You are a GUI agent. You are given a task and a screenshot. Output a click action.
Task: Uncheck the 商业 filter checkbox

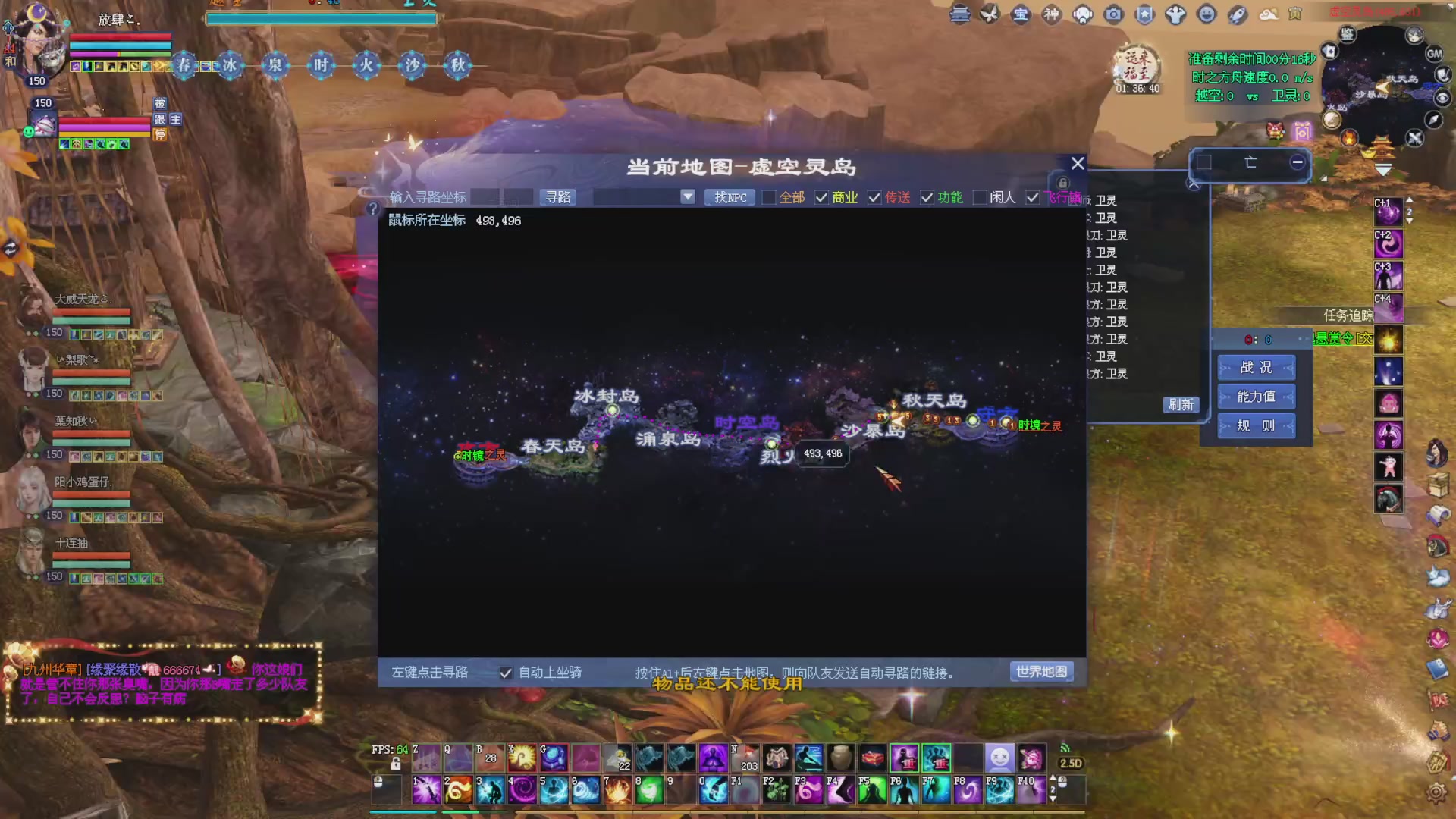click(821, 197)
